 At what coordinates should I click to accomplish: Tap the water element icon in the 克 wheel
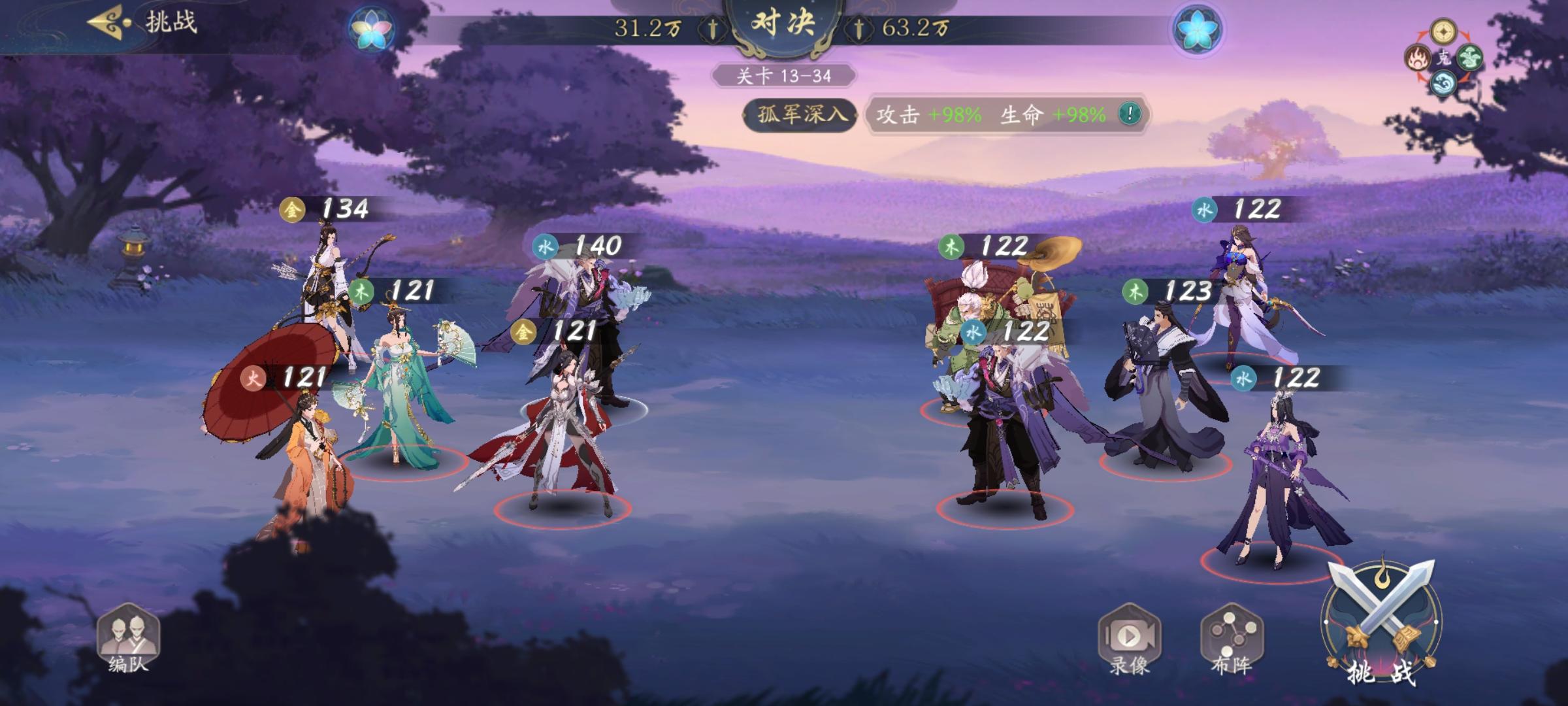1443,83
